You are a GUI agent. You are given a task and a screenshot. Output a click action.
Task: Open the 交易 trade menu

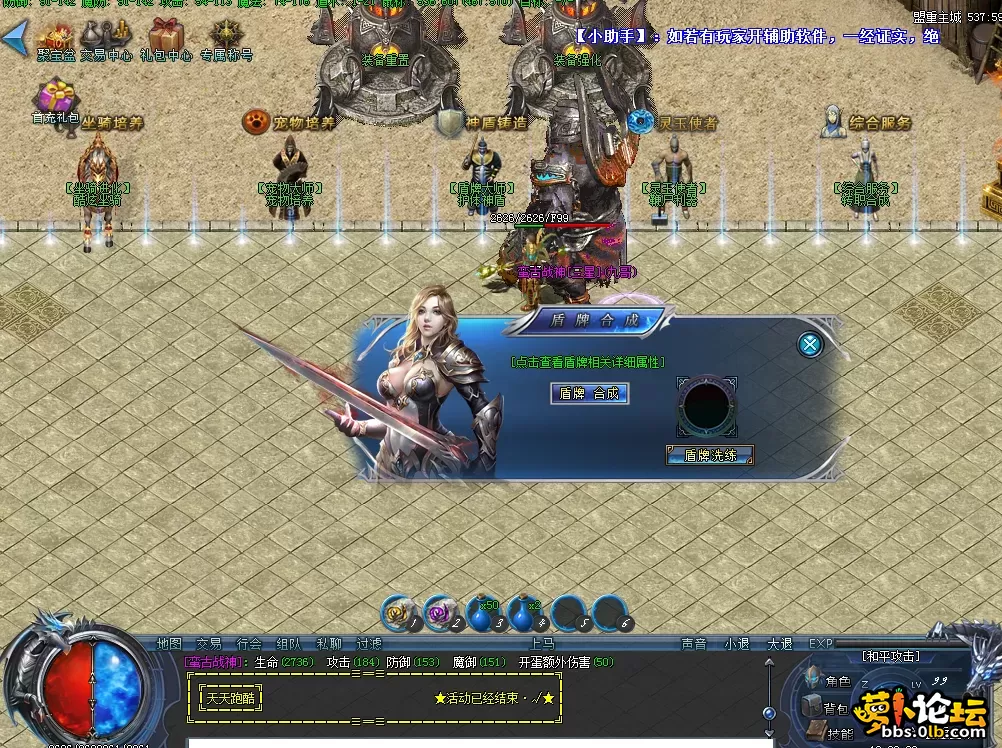(208, 644)
